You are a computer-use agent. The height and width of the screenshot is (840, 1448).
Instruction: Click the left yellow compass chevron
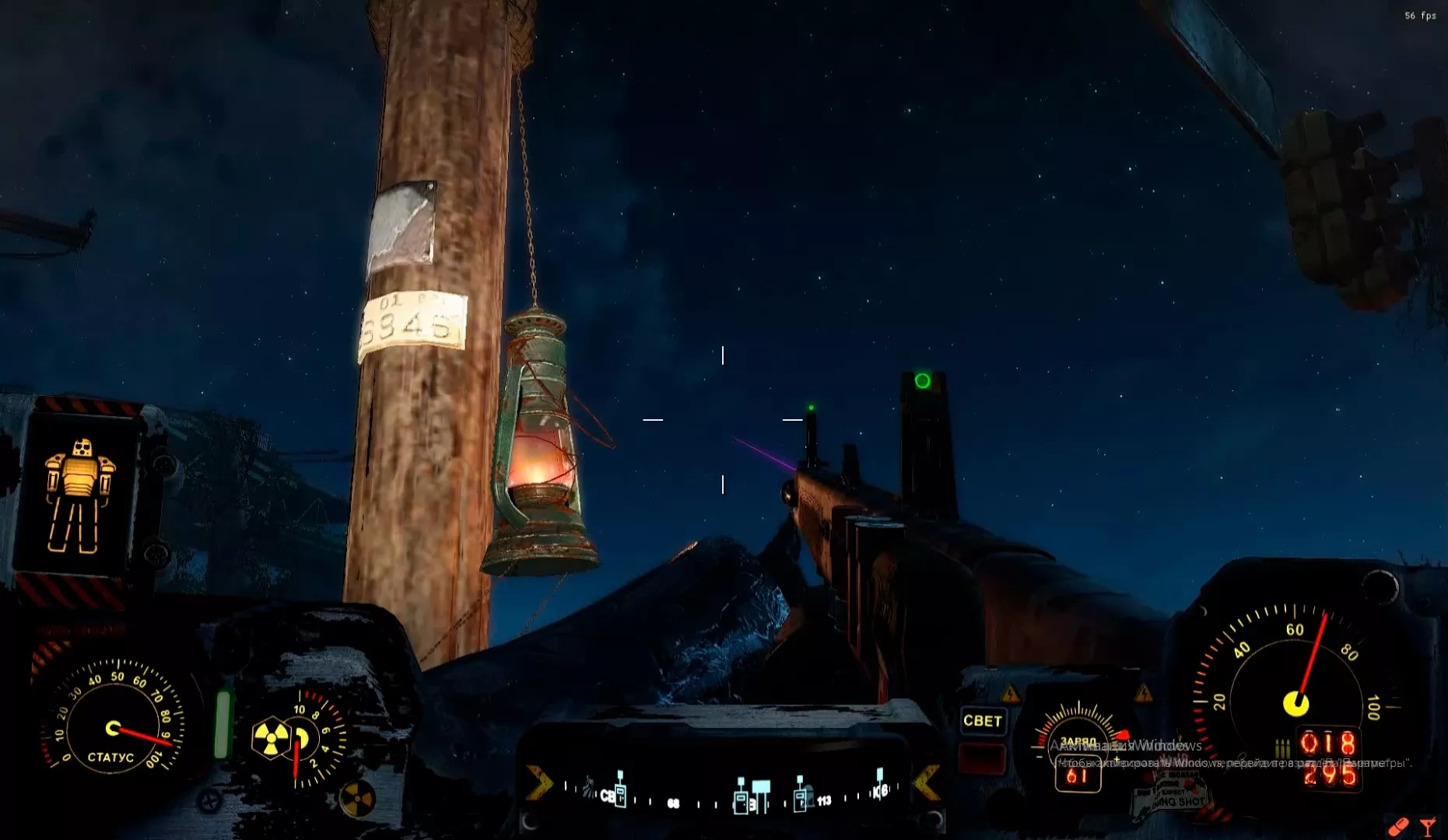[538, 782]
